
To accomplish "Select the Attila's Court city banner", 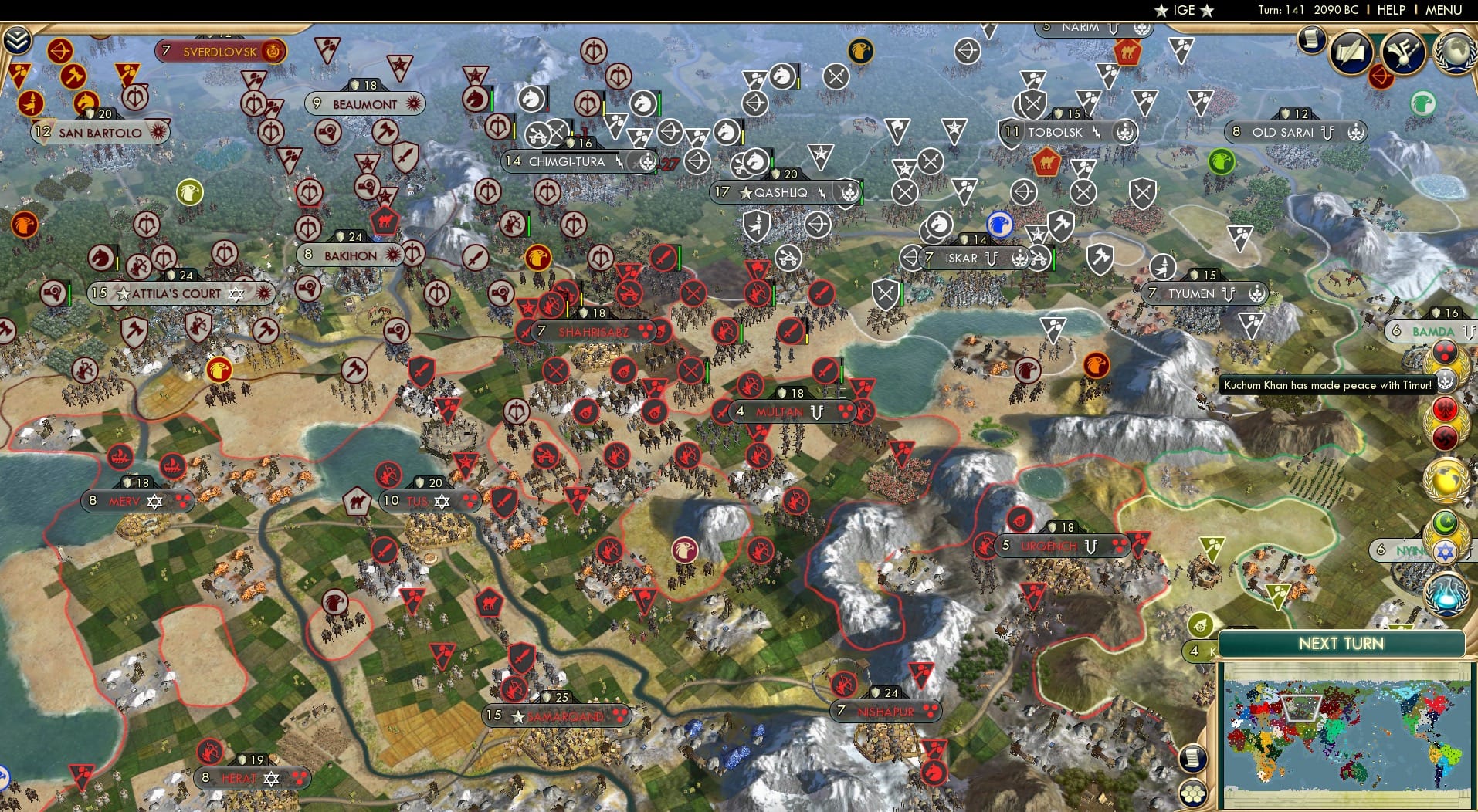I will [x=181, y=293].
